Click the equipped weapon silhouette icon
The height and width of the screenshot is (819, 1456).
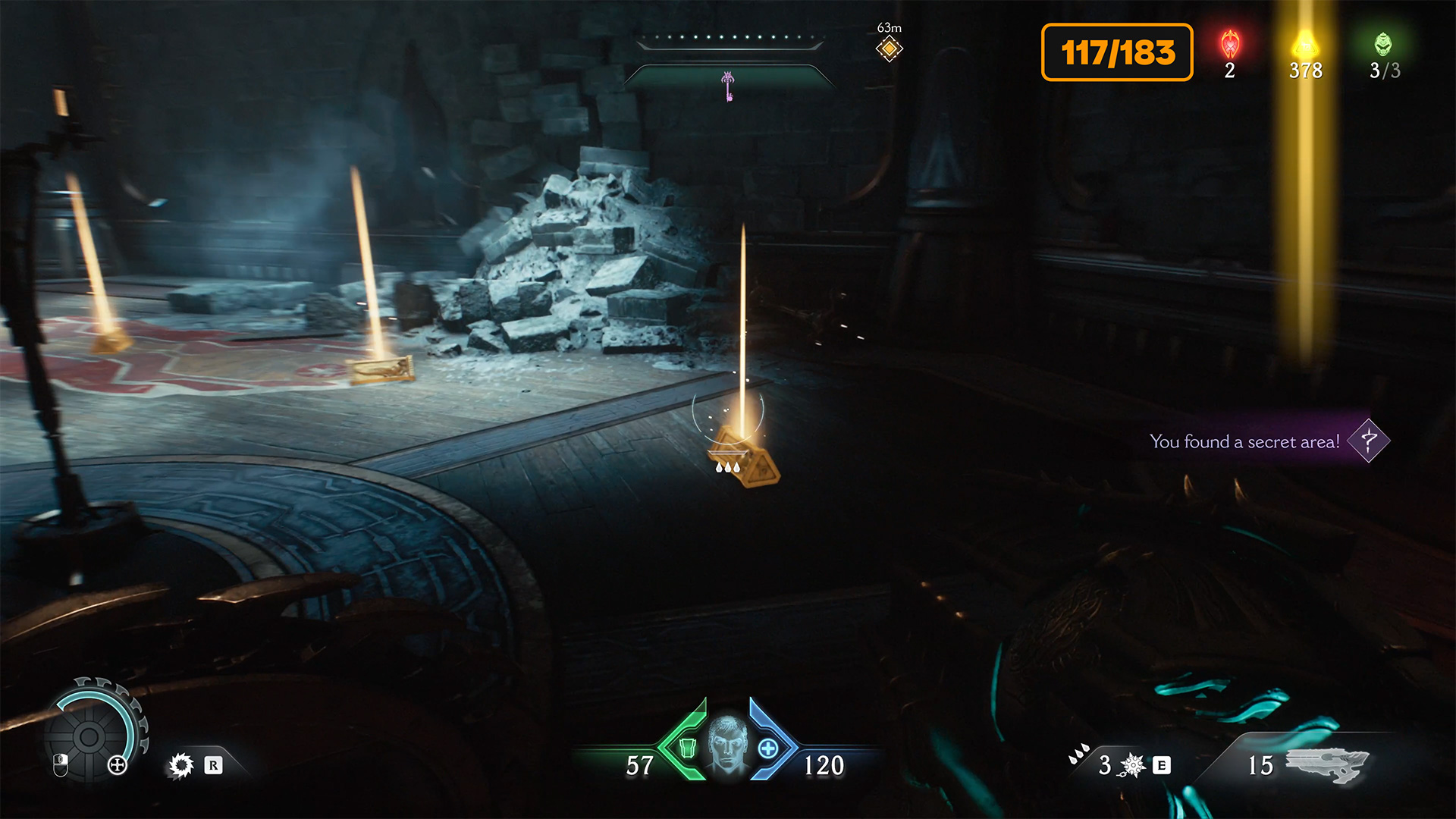click(1327, 764)
